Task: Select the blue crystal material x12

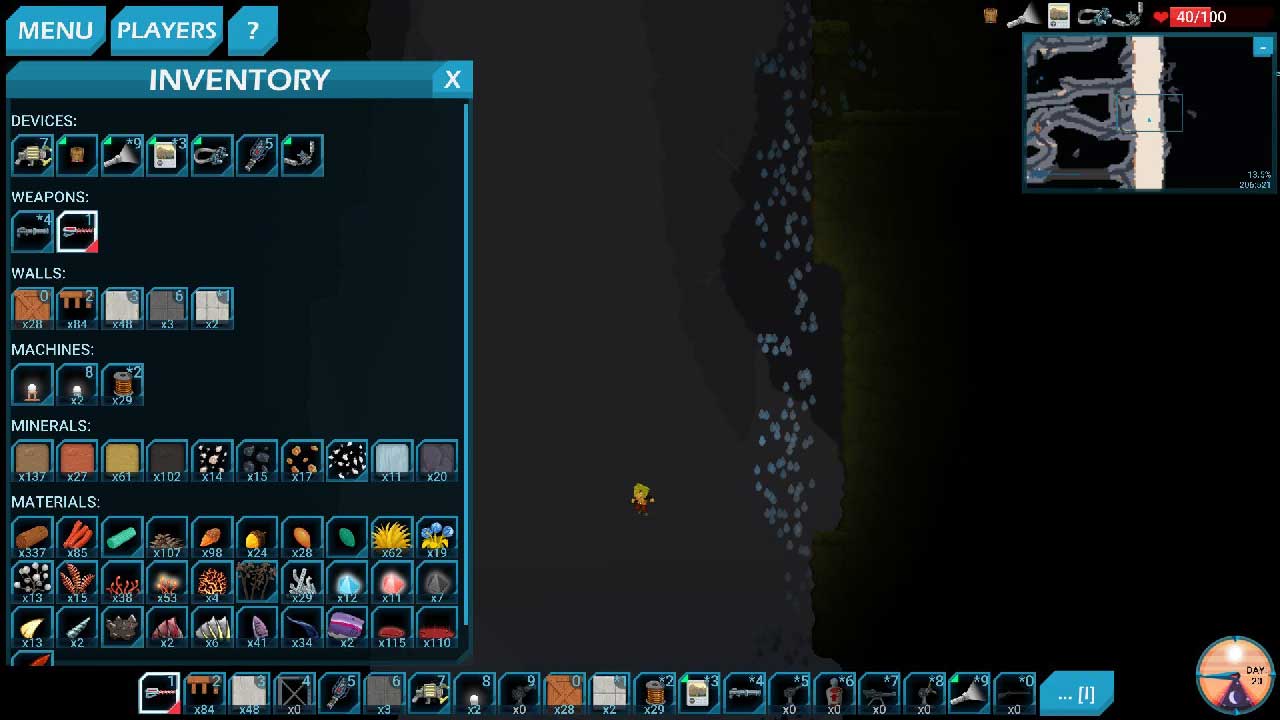Action: tap(347, 582)
